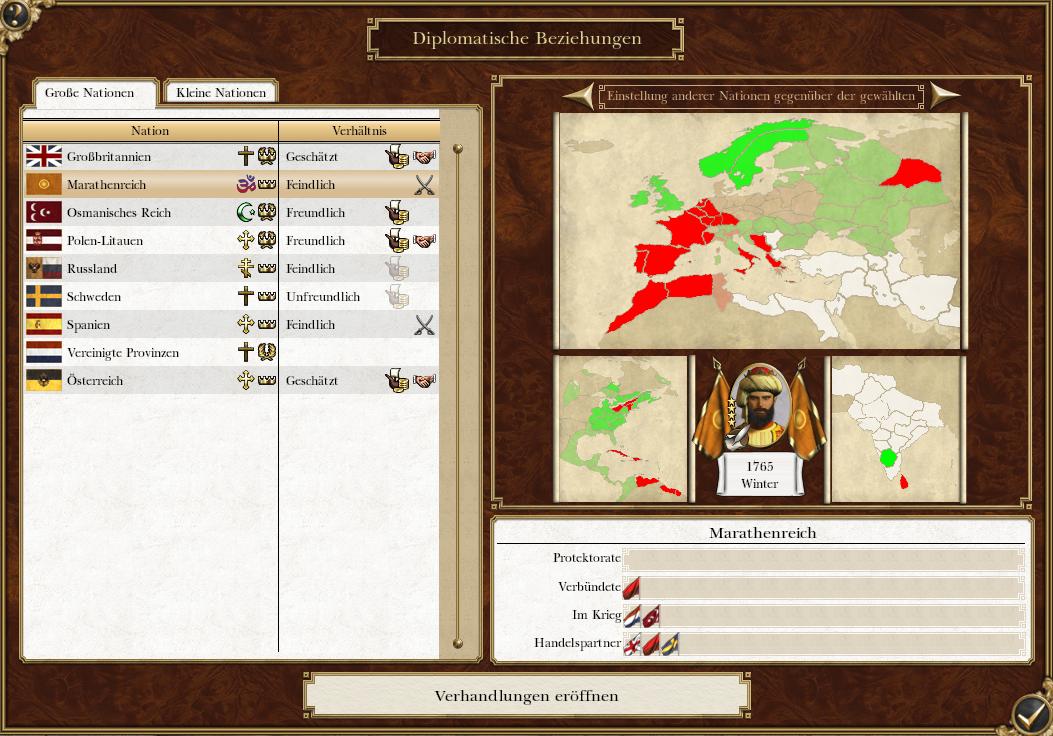The height and width of the screenshot is (736, 1053).
Task: Select Österreich from the nation list
Action: 95,381
